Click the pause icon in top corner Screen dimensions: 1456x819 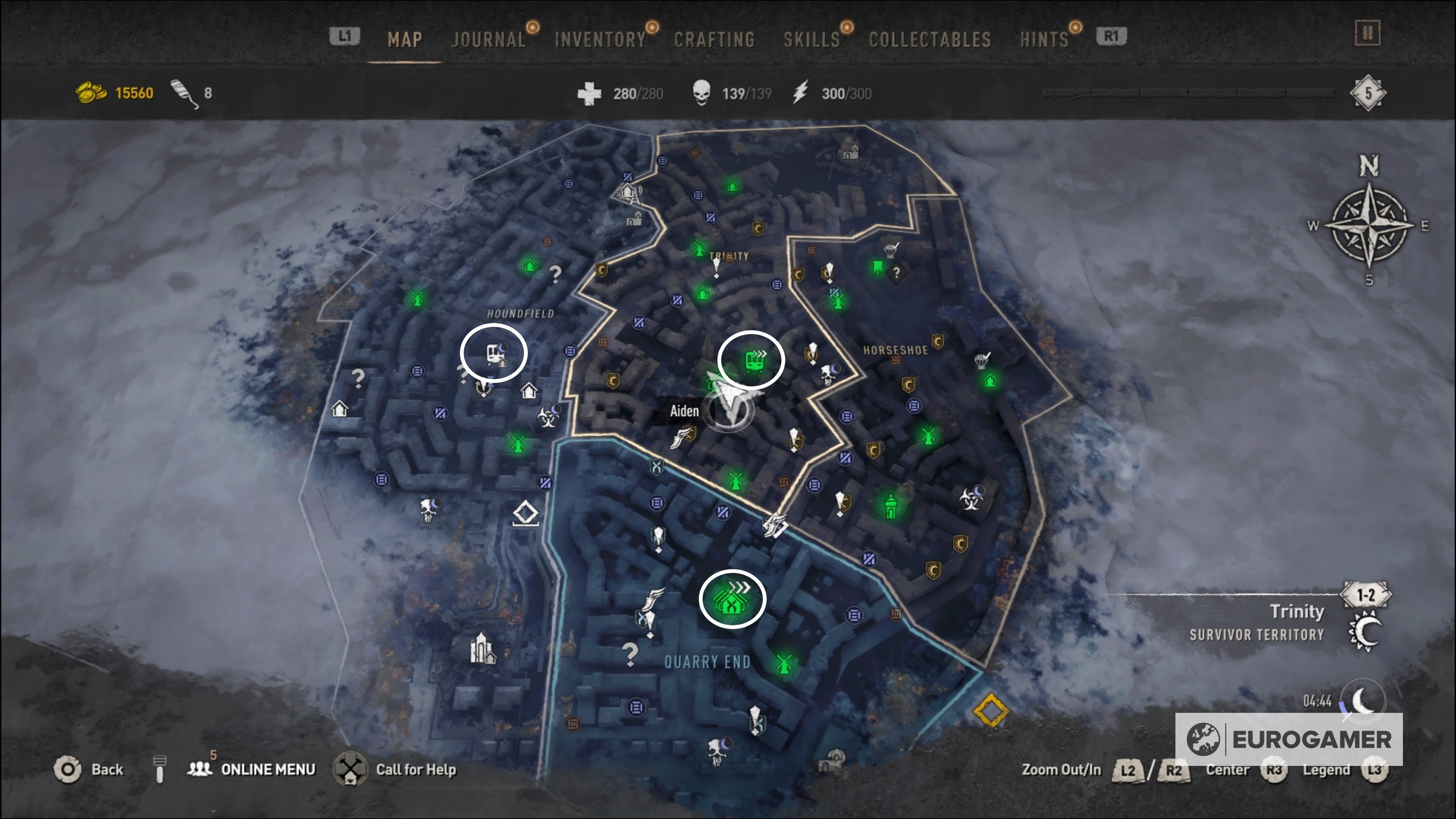click(1367, 33)
